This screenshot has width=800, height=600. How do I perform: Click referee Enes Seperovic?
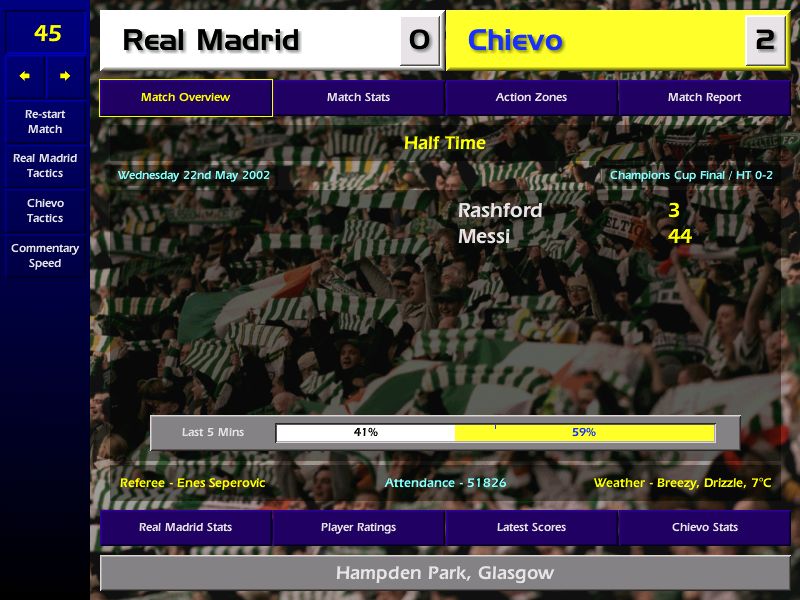pos(193,483)
